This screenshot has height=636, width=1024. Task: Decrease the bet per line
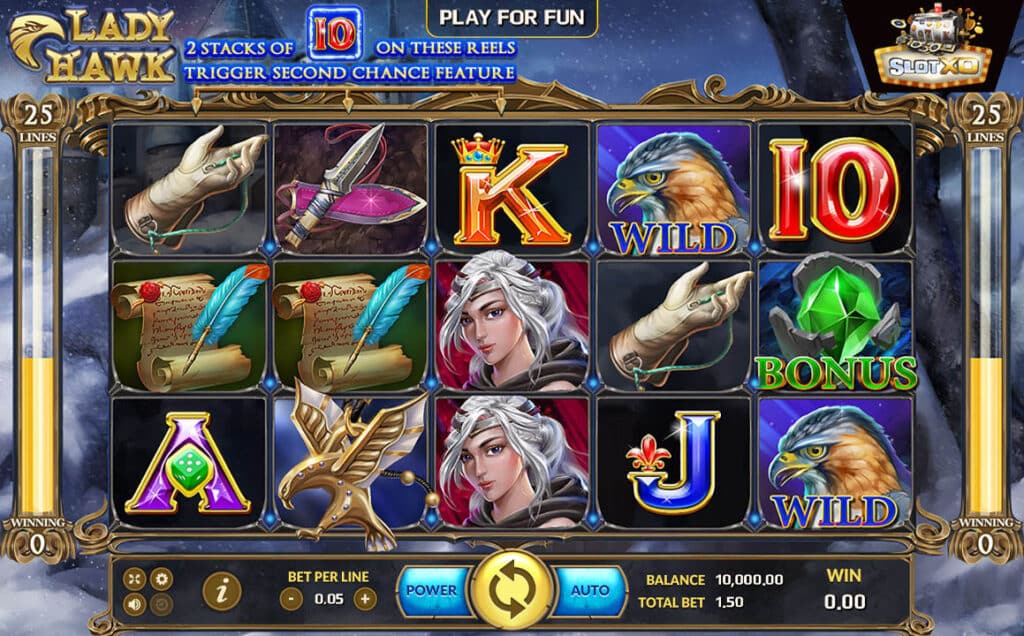pos(291,600)
